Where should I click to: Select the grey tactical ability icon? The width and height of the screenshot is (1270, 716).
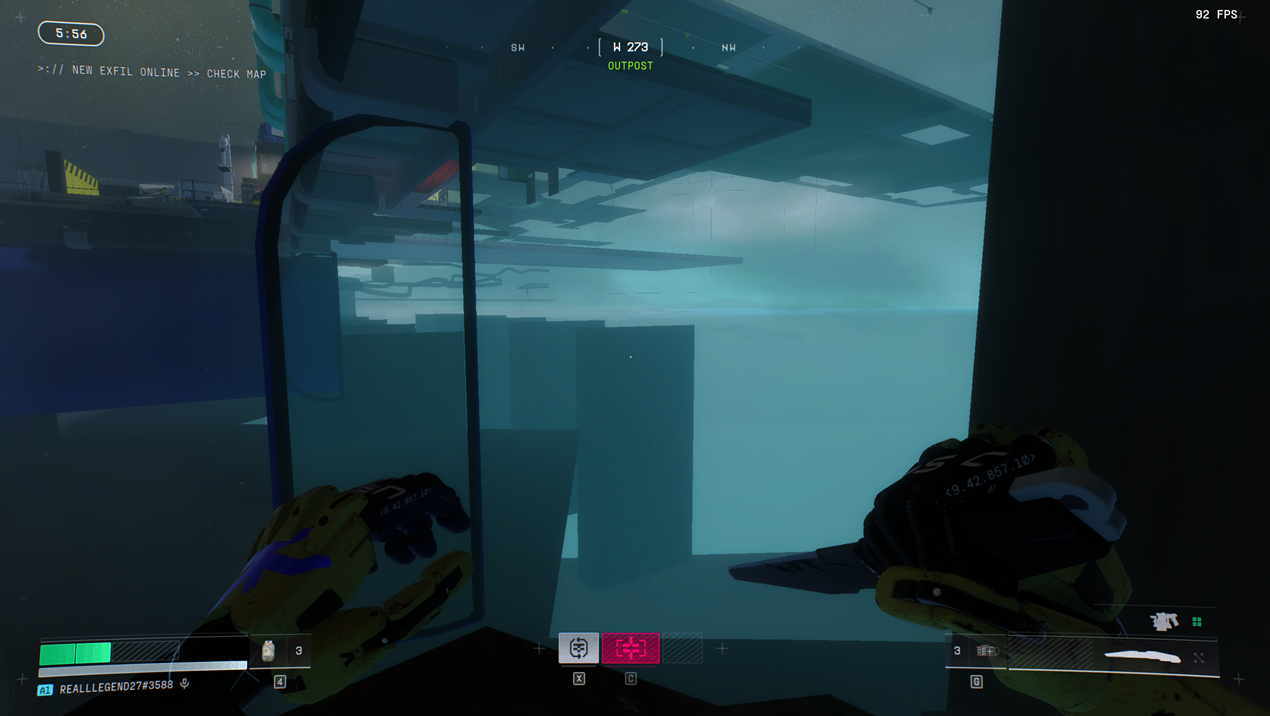pyautogui.click(x=578, y=648)
